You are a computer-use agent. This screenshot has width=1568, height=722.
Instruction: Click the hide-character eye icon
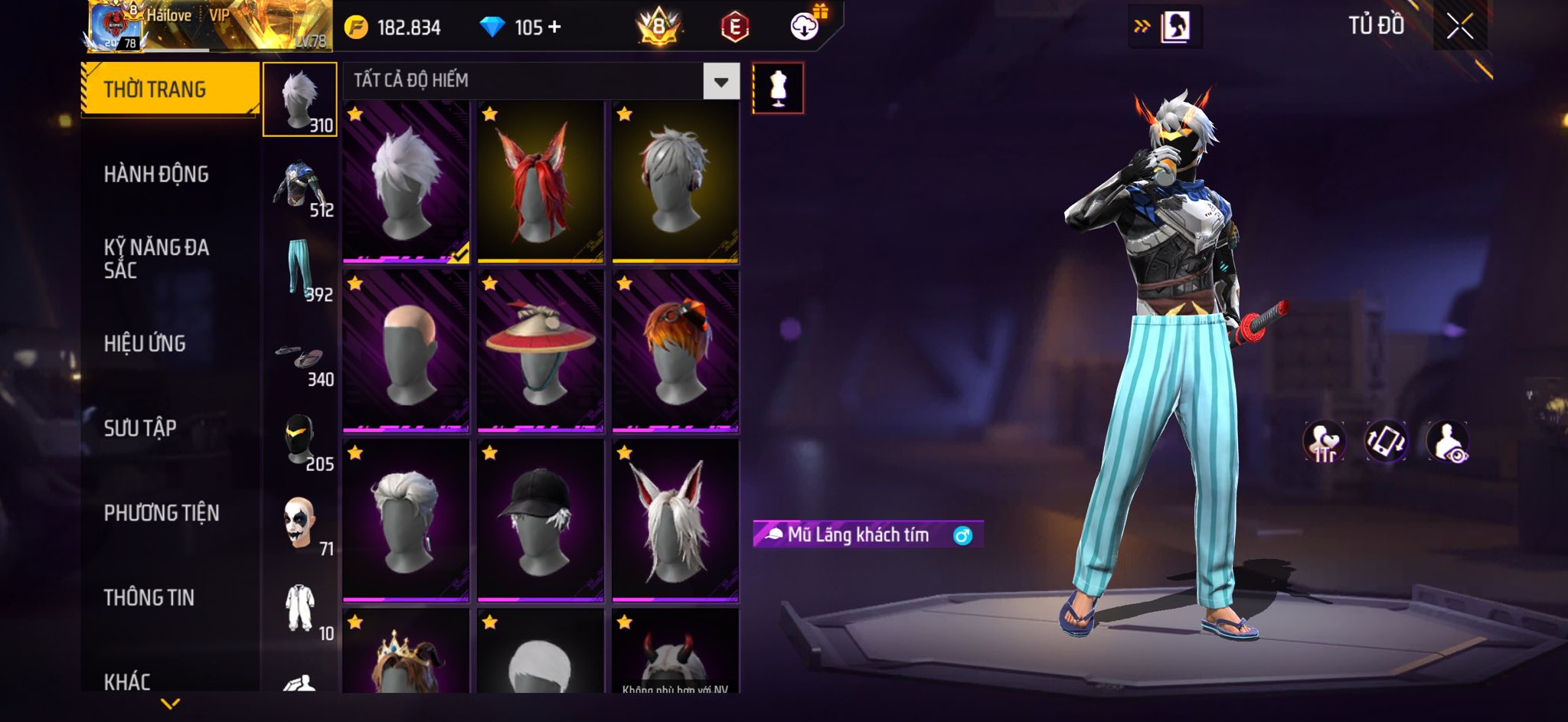tap(1447, 442)
